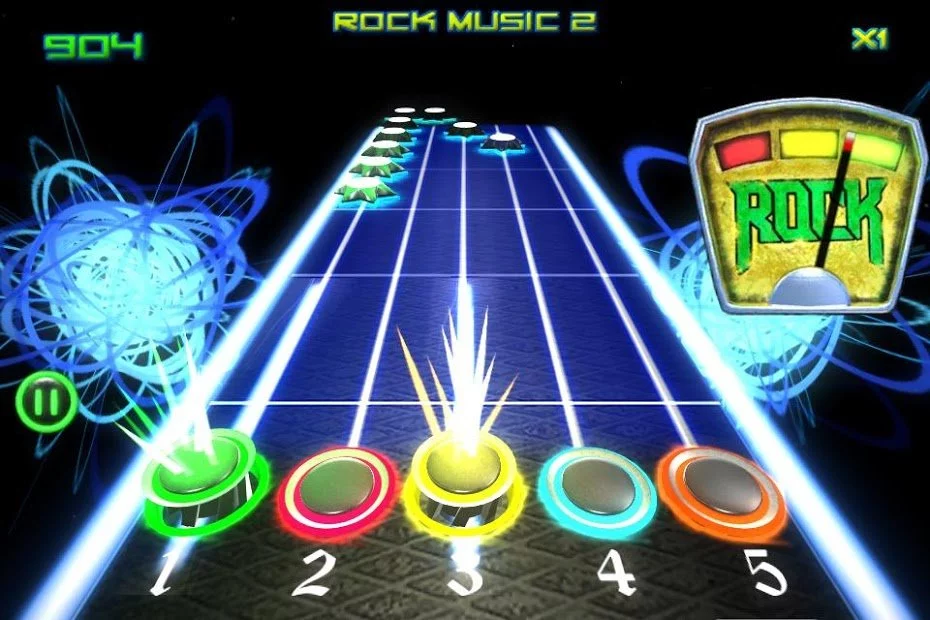930x620 pixels.
Task: Hit the orange fret button 5
Action: point(721,487)
